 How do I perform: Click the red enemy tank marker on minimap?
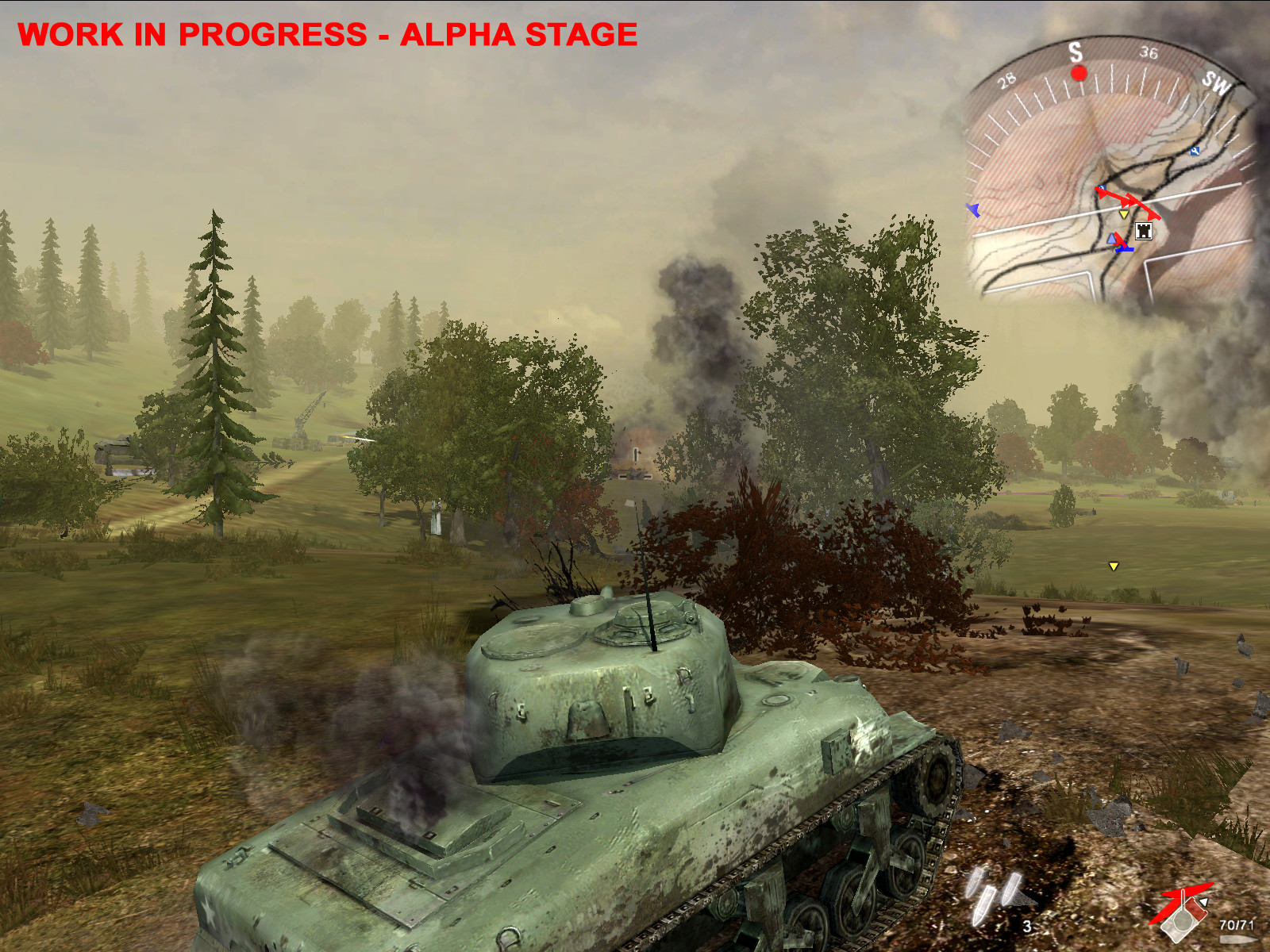pyautogui.click(x=1131, y=201)
